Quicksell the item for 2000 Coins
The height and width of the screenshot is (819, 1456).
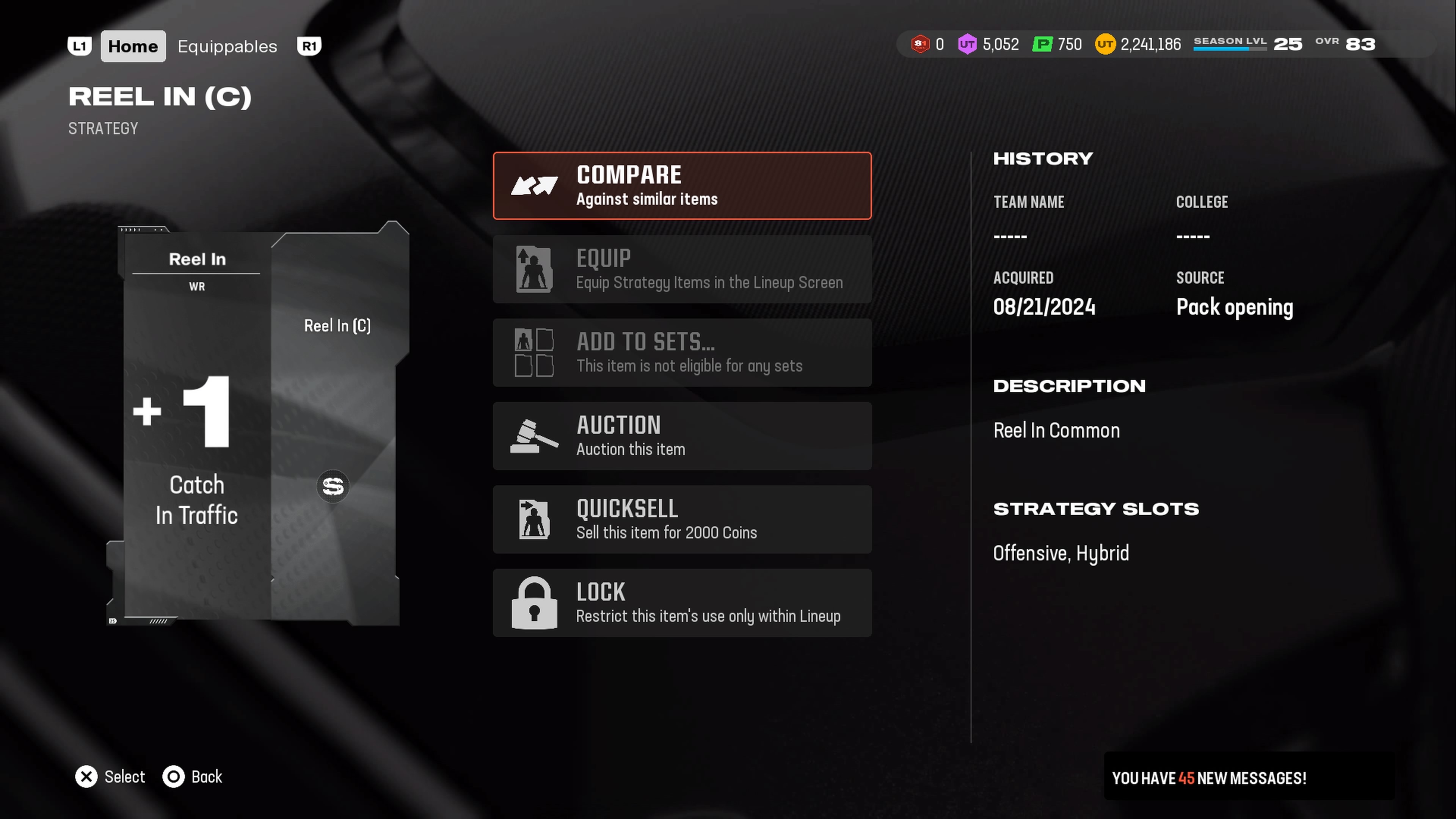(x=682, y=519)
